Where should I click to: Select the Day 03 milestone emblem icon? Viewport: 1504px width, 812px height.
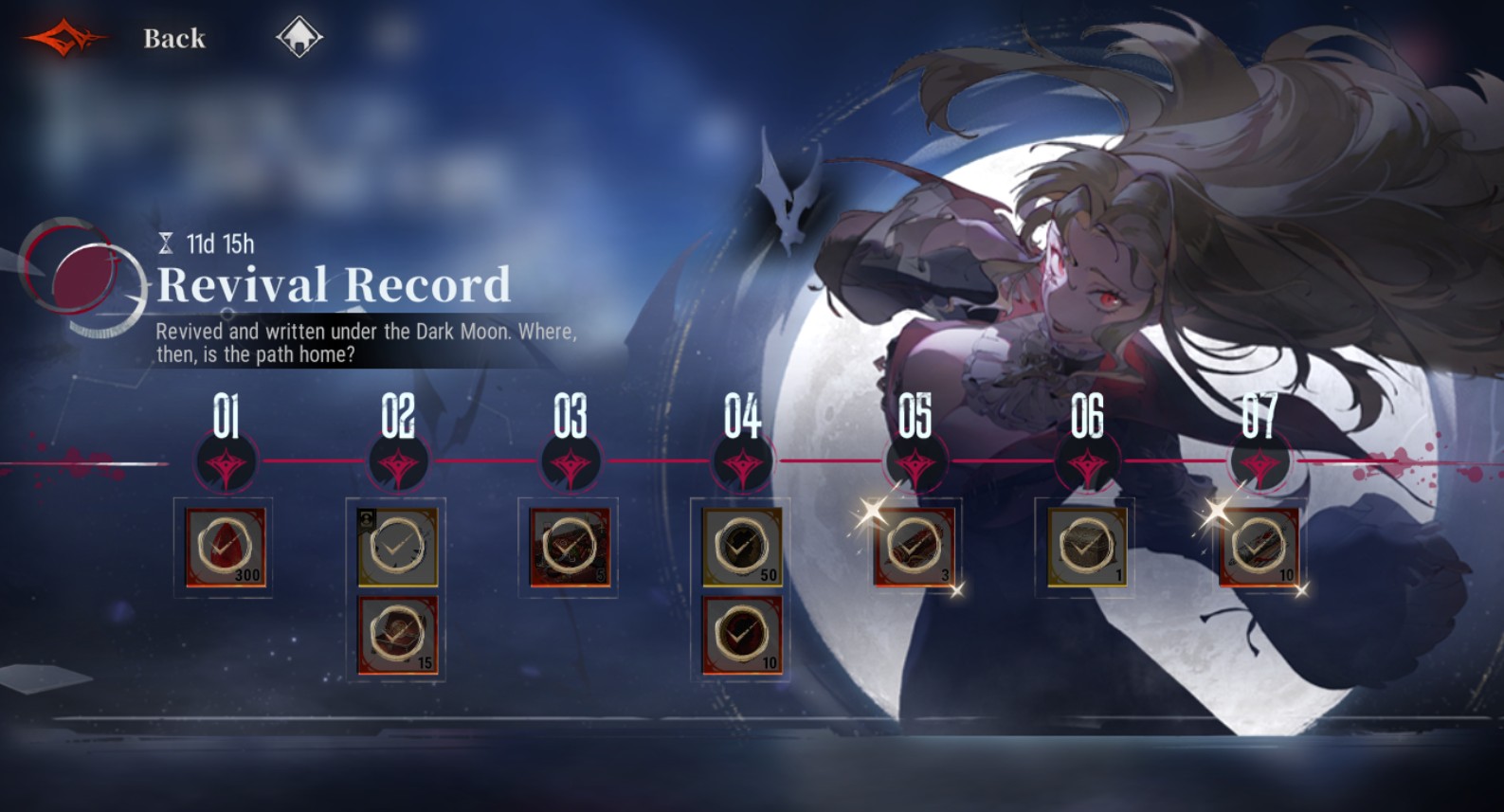point(570,464)
